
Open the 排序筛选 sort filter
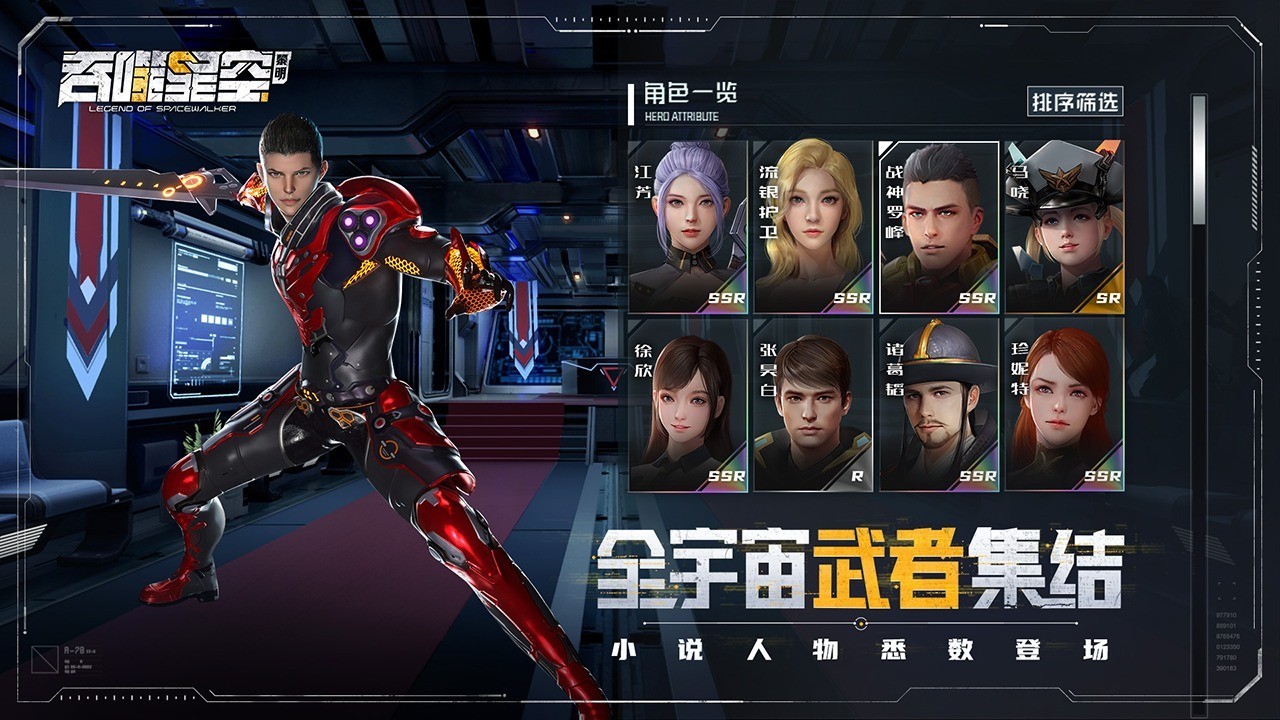pos(1075,102)
